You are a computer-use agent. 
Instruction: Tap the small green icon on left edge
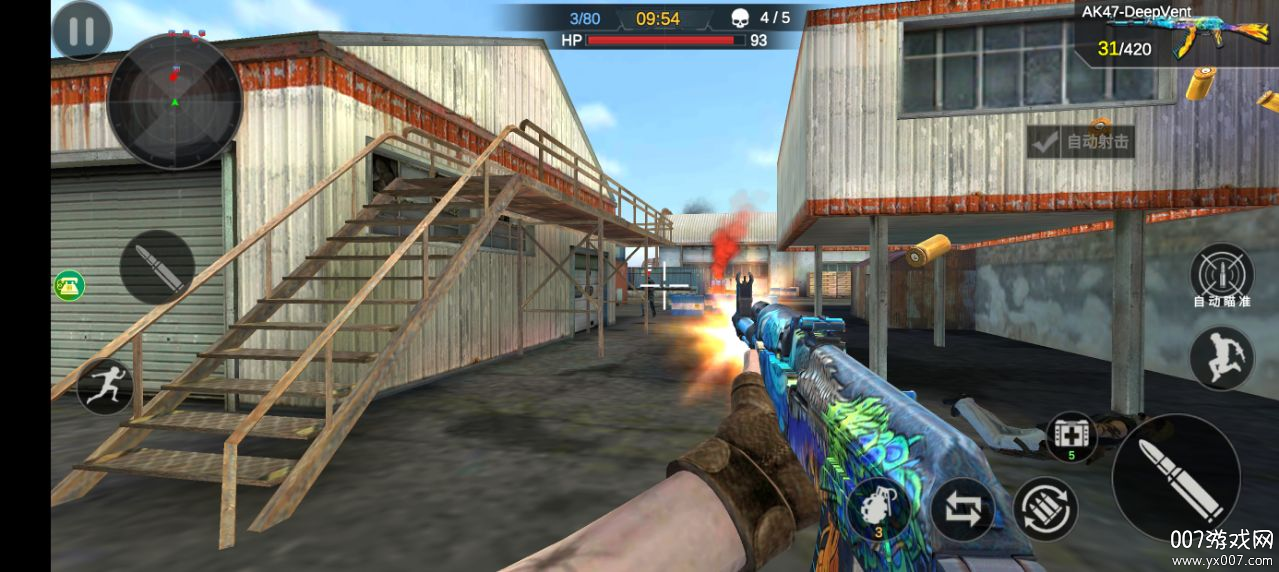[69, 286]
